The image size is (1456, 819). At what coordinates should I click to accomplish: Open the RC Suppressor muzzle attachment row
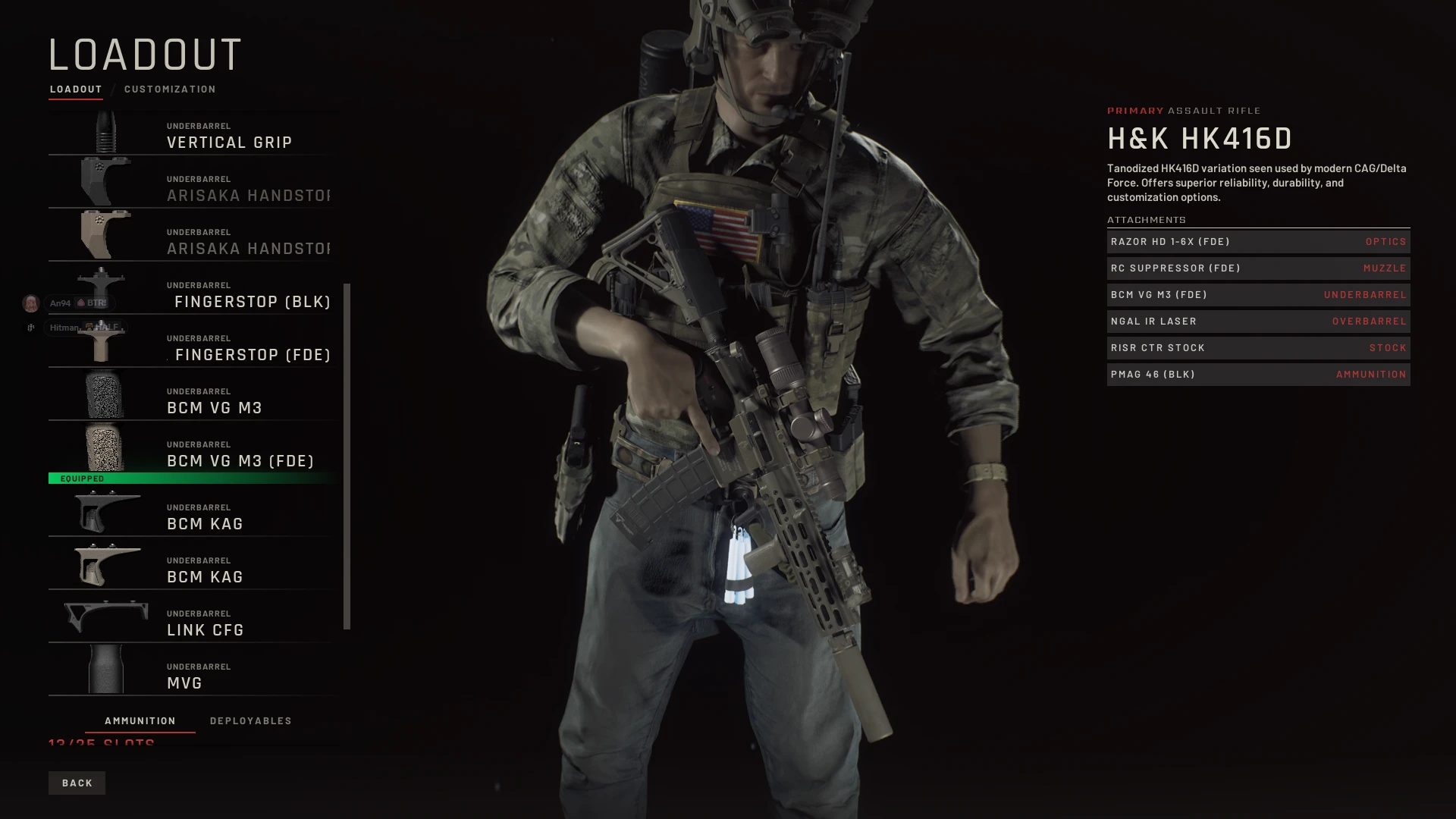click(x=1257, y=268)
